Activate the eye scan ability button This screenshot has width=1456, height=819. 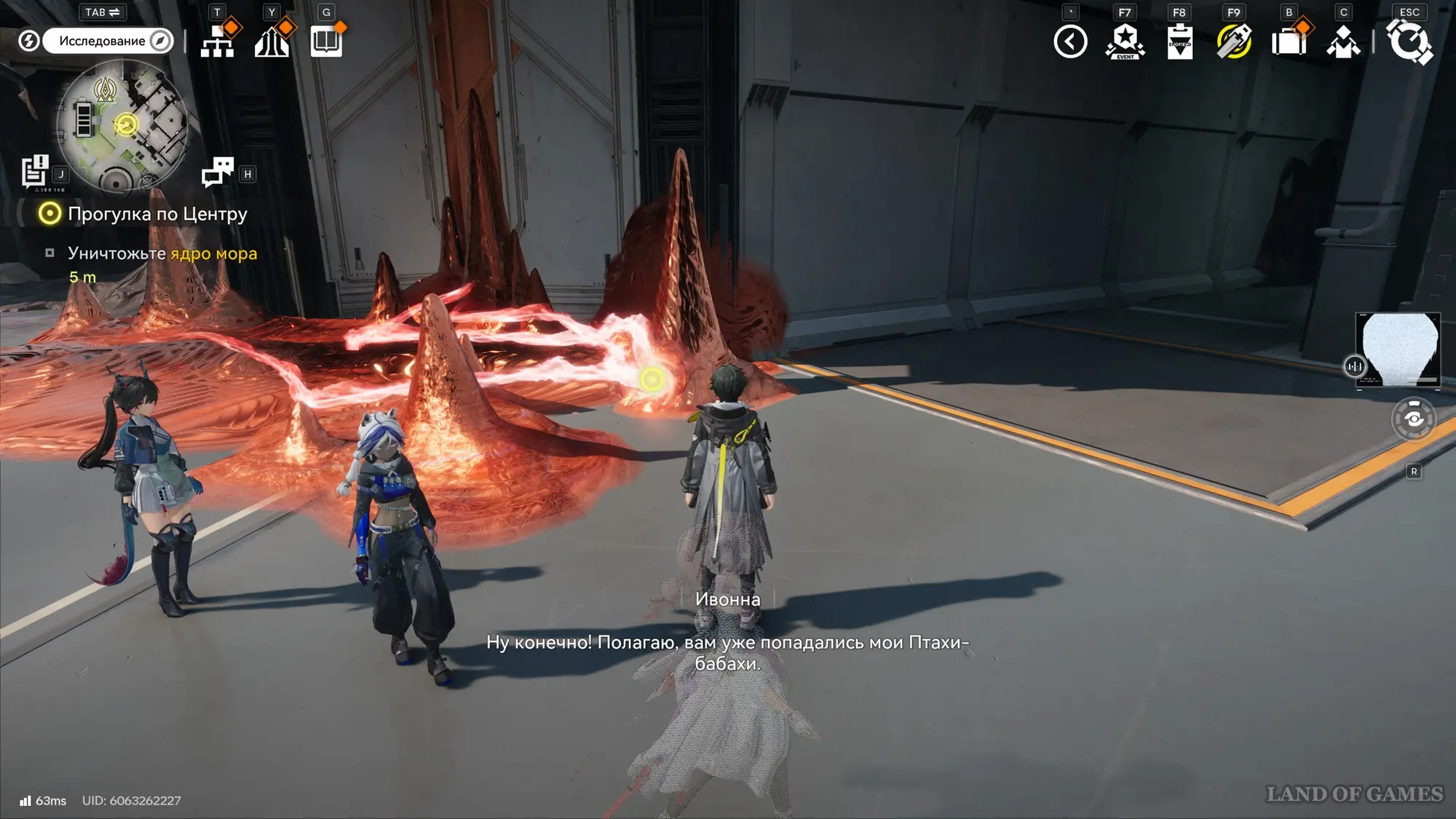pyautogui.click(x=1414, y=419)
